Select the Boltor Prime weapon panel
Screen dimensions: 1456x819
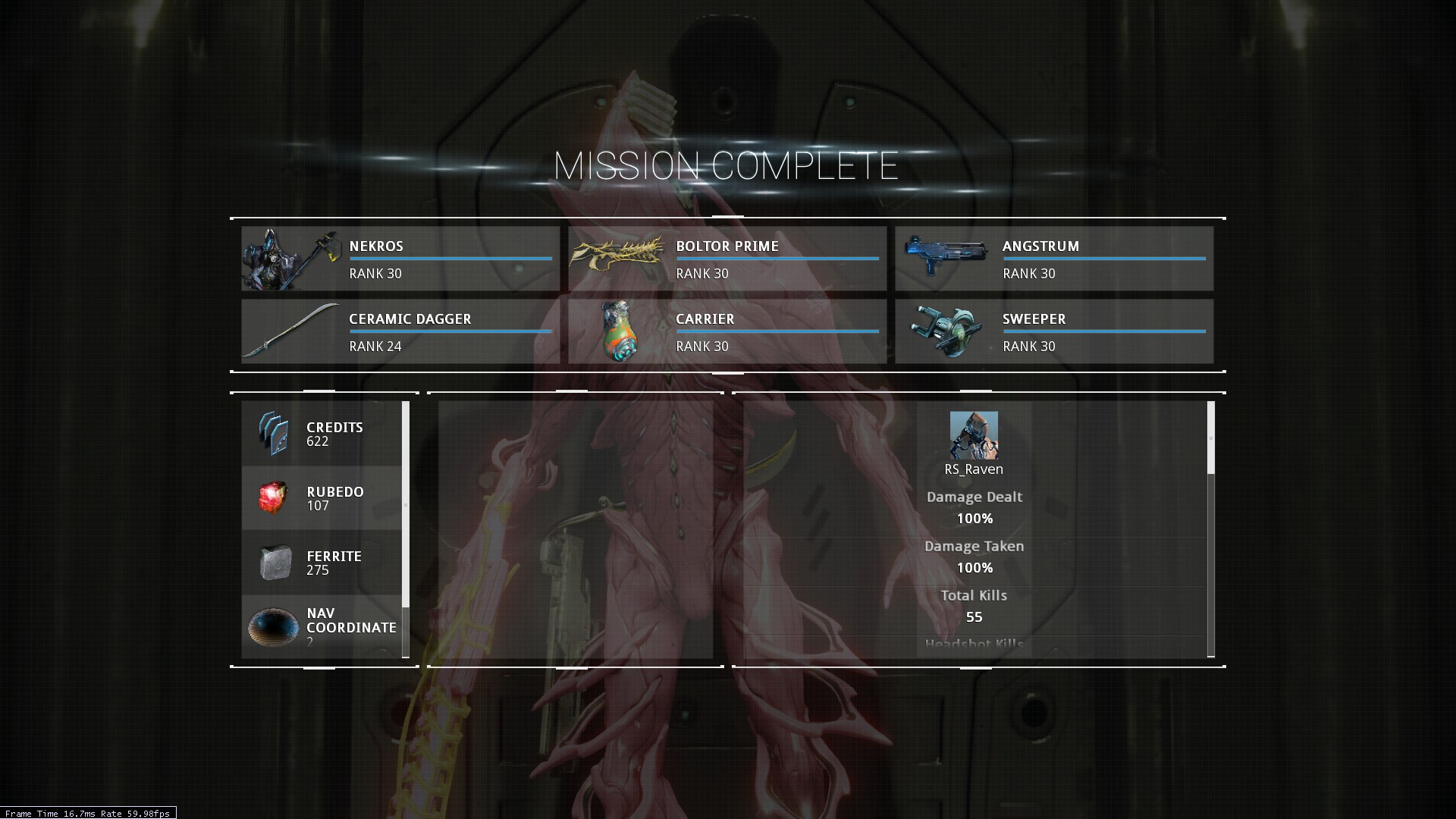point(727,259)
